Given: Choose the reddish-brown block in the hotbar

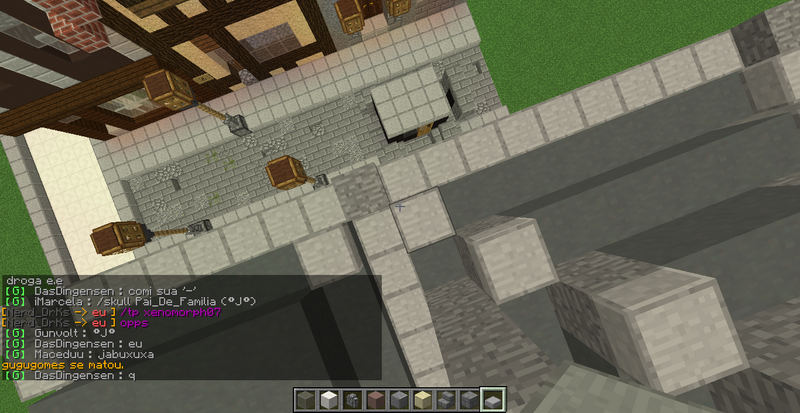Looking at the screenshot, I should tap(375, 400).
